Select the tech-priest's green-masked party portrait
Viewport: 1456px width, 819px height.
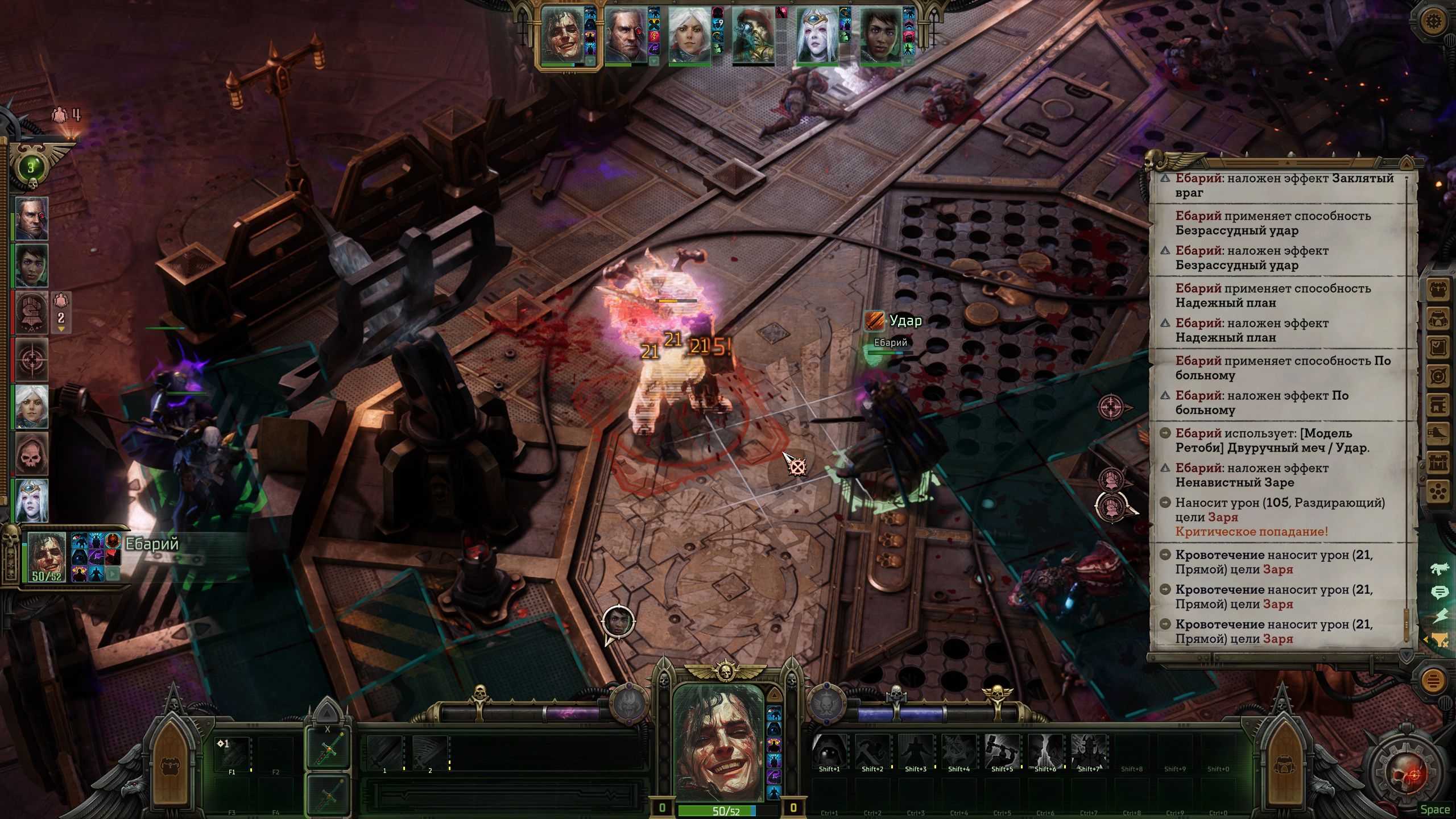753,35
